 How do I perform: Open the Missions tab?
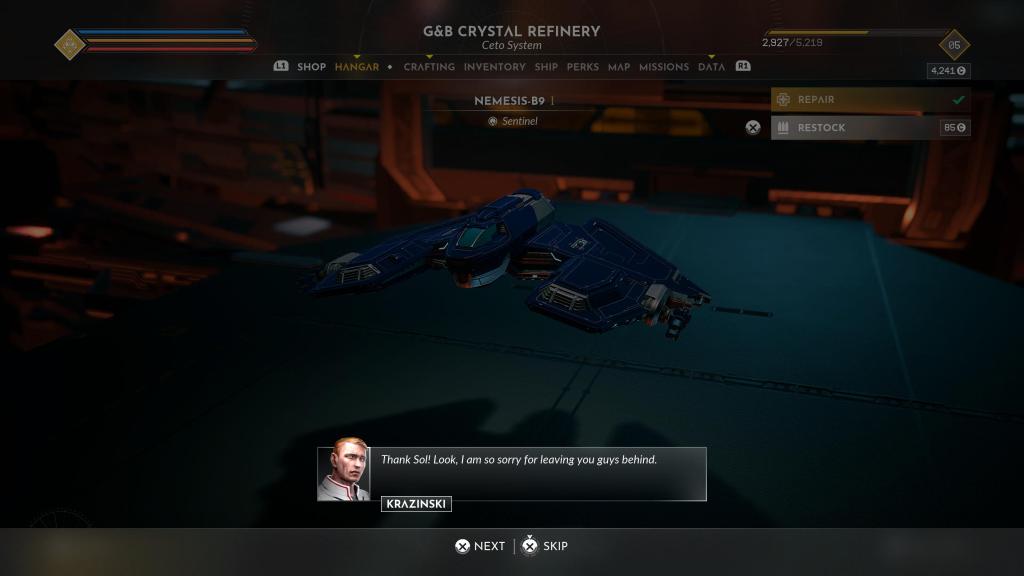pyautogui.click(x=664, y=67)
